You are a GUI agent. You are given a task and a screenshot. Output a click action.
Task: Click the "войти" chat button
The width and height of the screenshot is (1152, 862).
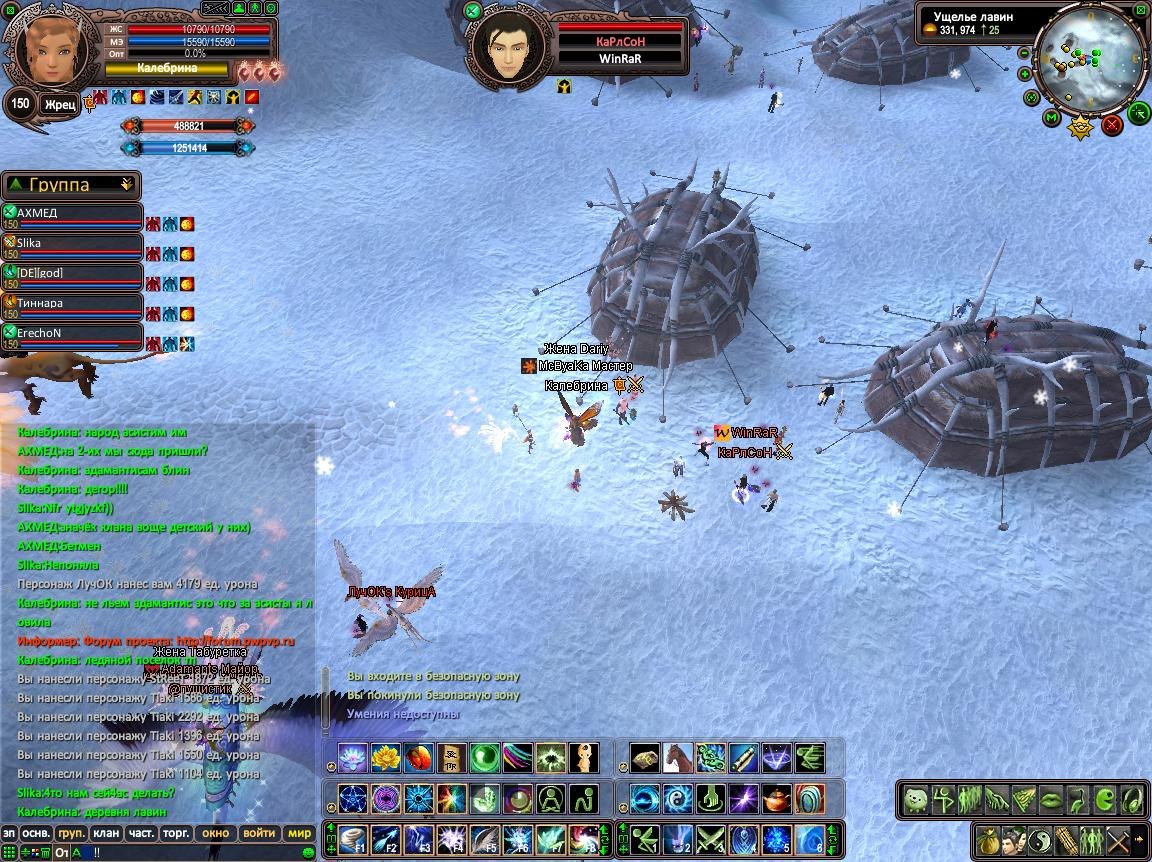pos(259,833)
